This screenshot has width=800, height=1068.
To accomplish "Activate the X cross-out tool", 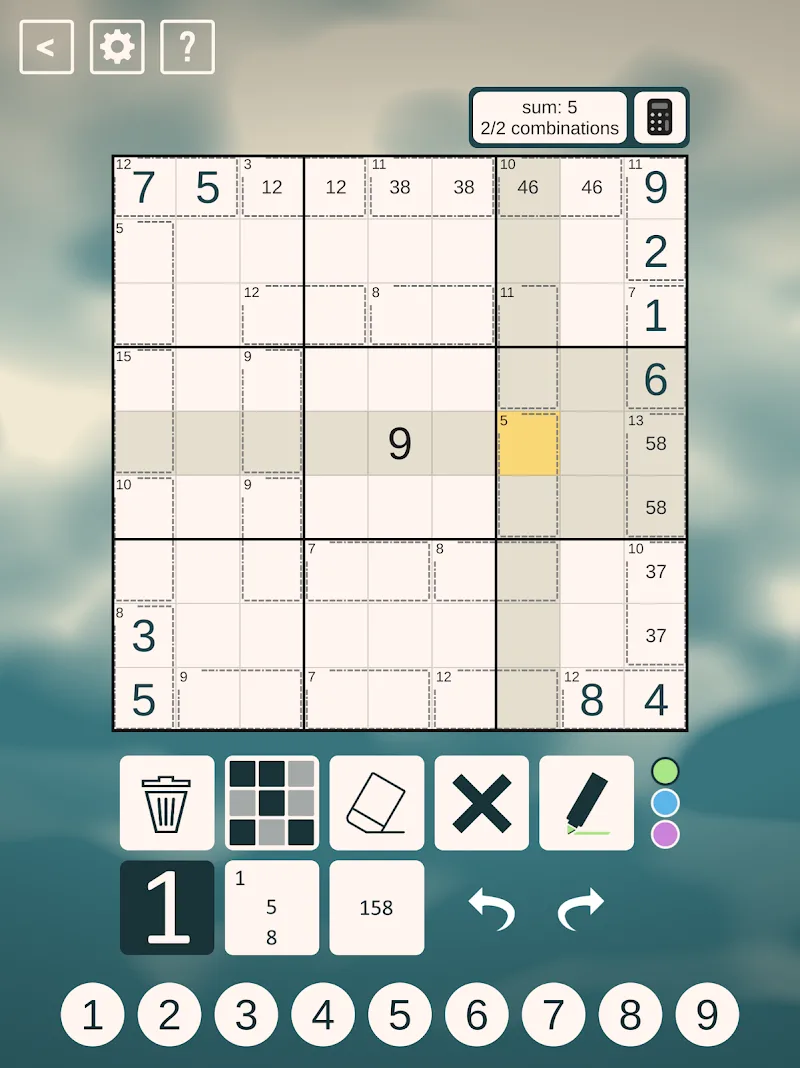I will point(482,803).
